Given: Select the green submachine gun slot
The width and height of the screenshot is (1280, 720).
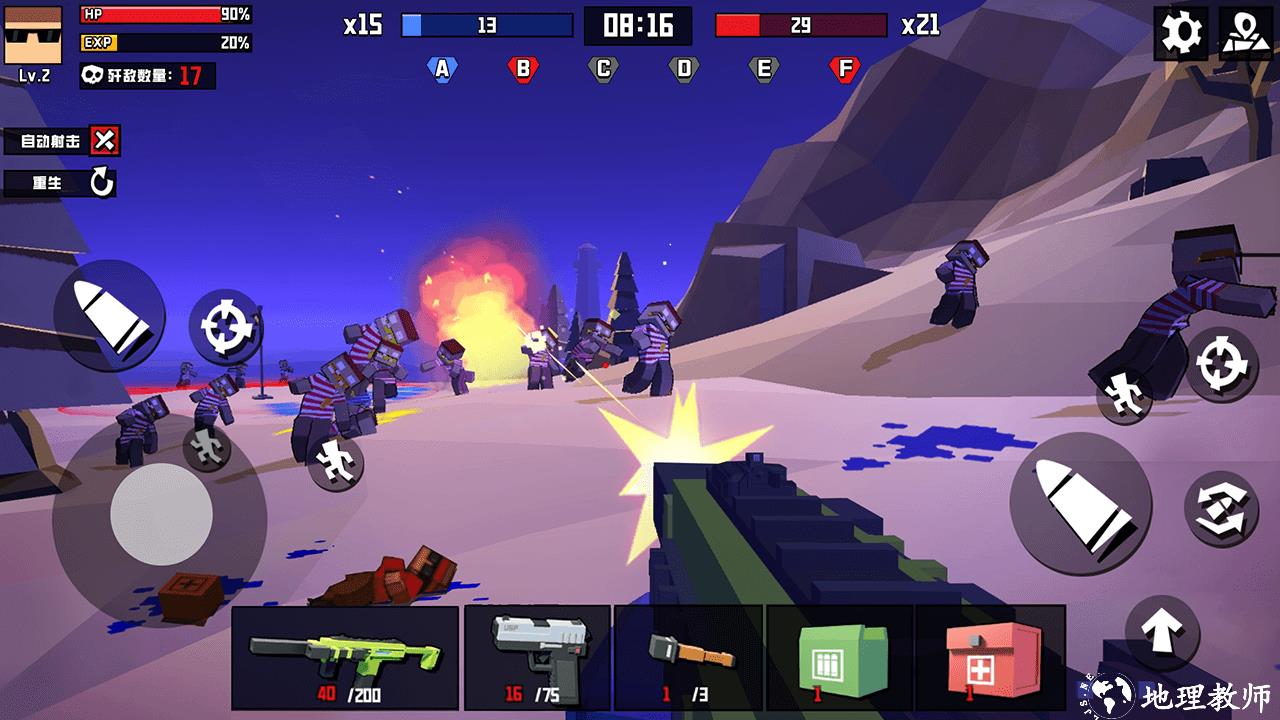Looking at the screenshot, I should (345, 657).
